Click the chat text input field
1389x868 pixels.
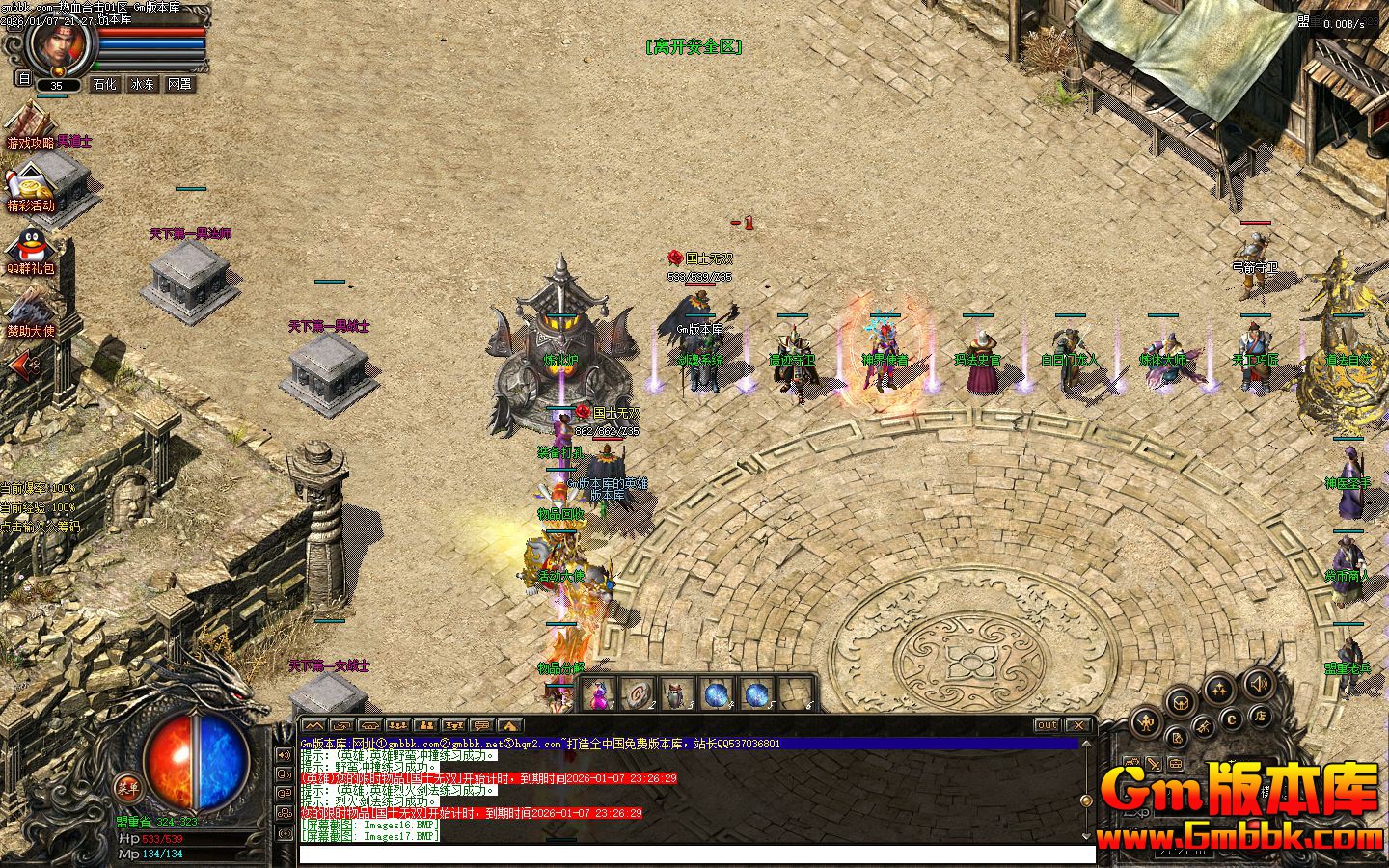(x=696, y=854)
